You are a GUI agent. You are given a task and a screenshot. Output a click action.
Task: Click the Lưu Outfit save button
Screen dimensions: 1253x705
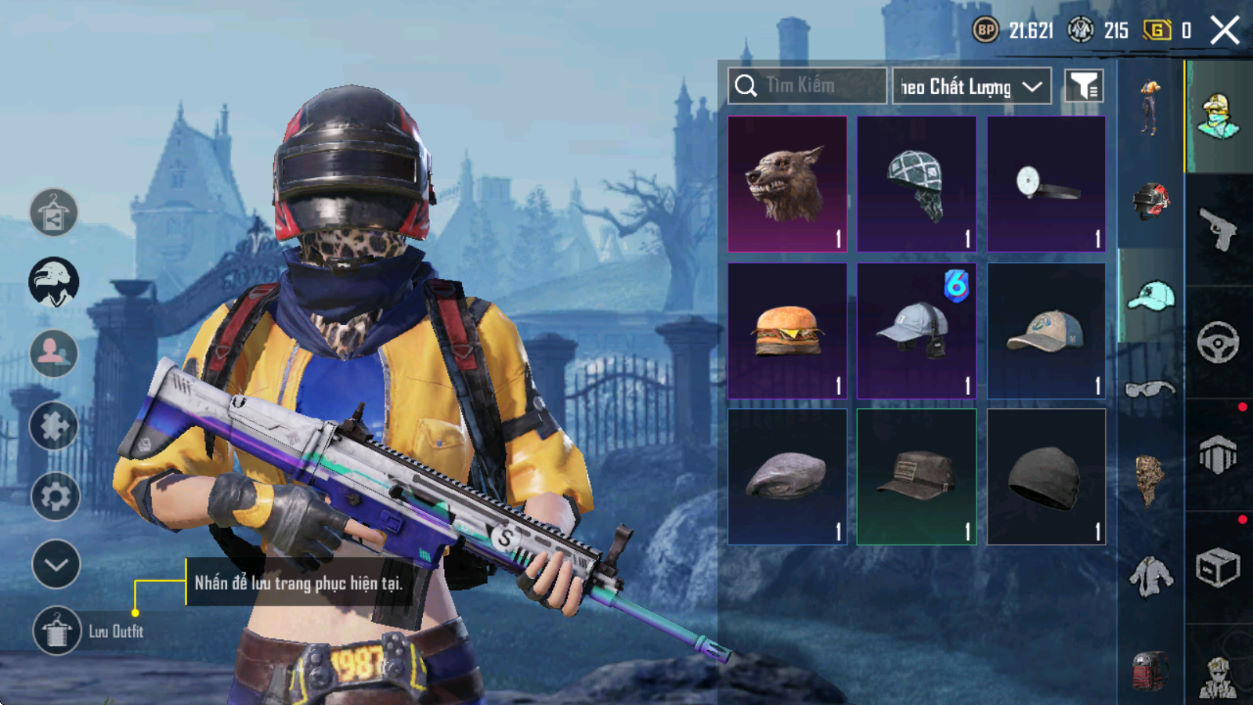point(57,631)
